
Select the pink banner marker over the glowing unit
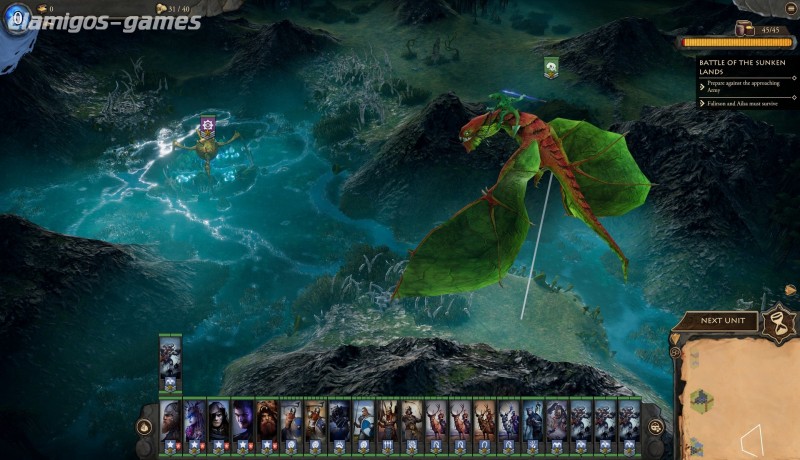[207, 125]
